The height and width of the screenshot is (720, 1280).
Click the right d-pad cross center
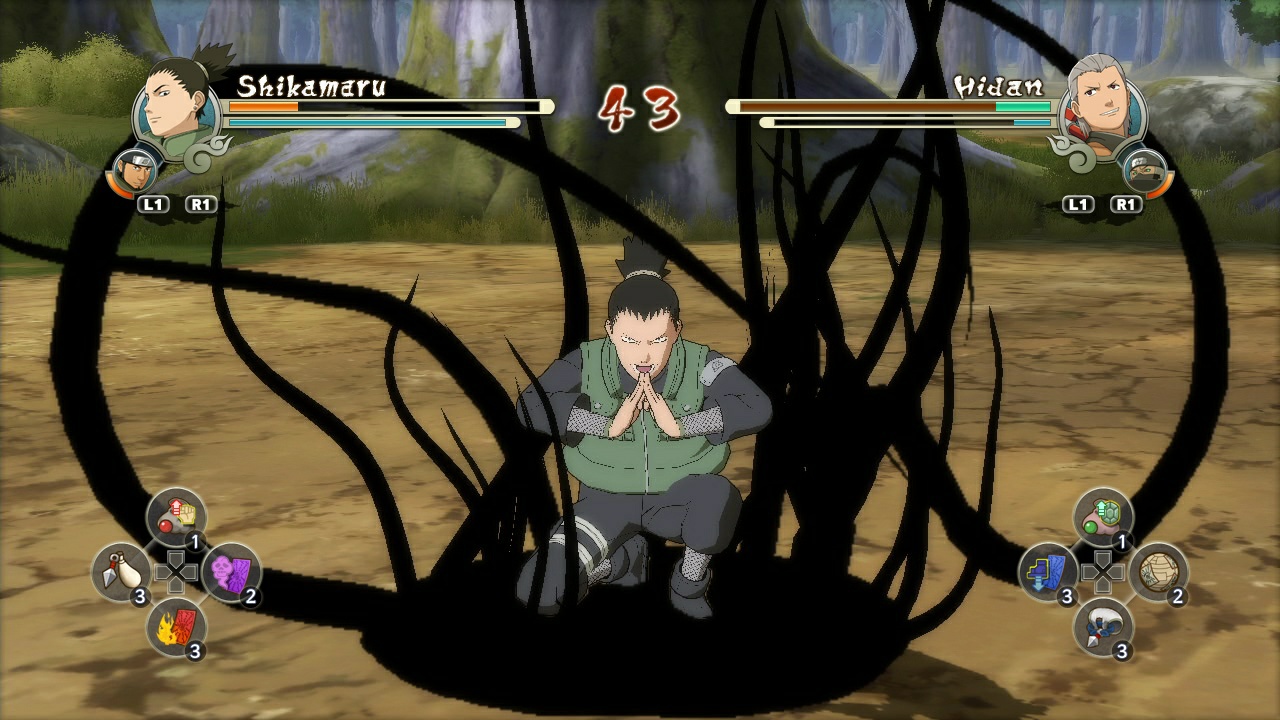(1102, 572)
